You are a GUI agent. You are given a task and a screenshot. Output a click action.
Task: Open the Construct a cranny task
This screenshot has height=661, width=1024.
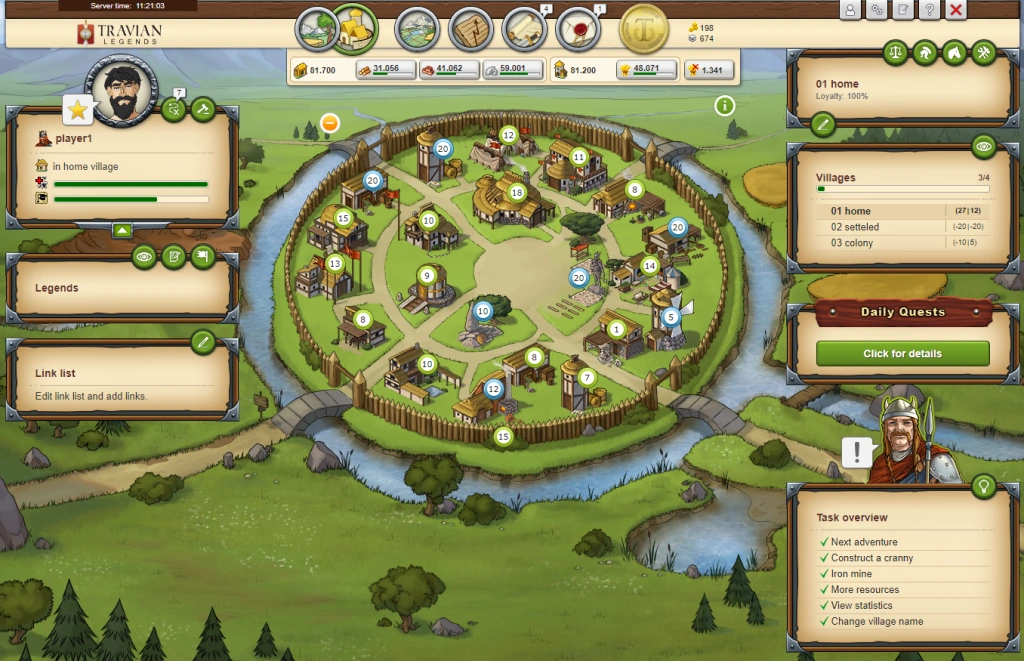(x=871, y=558)
